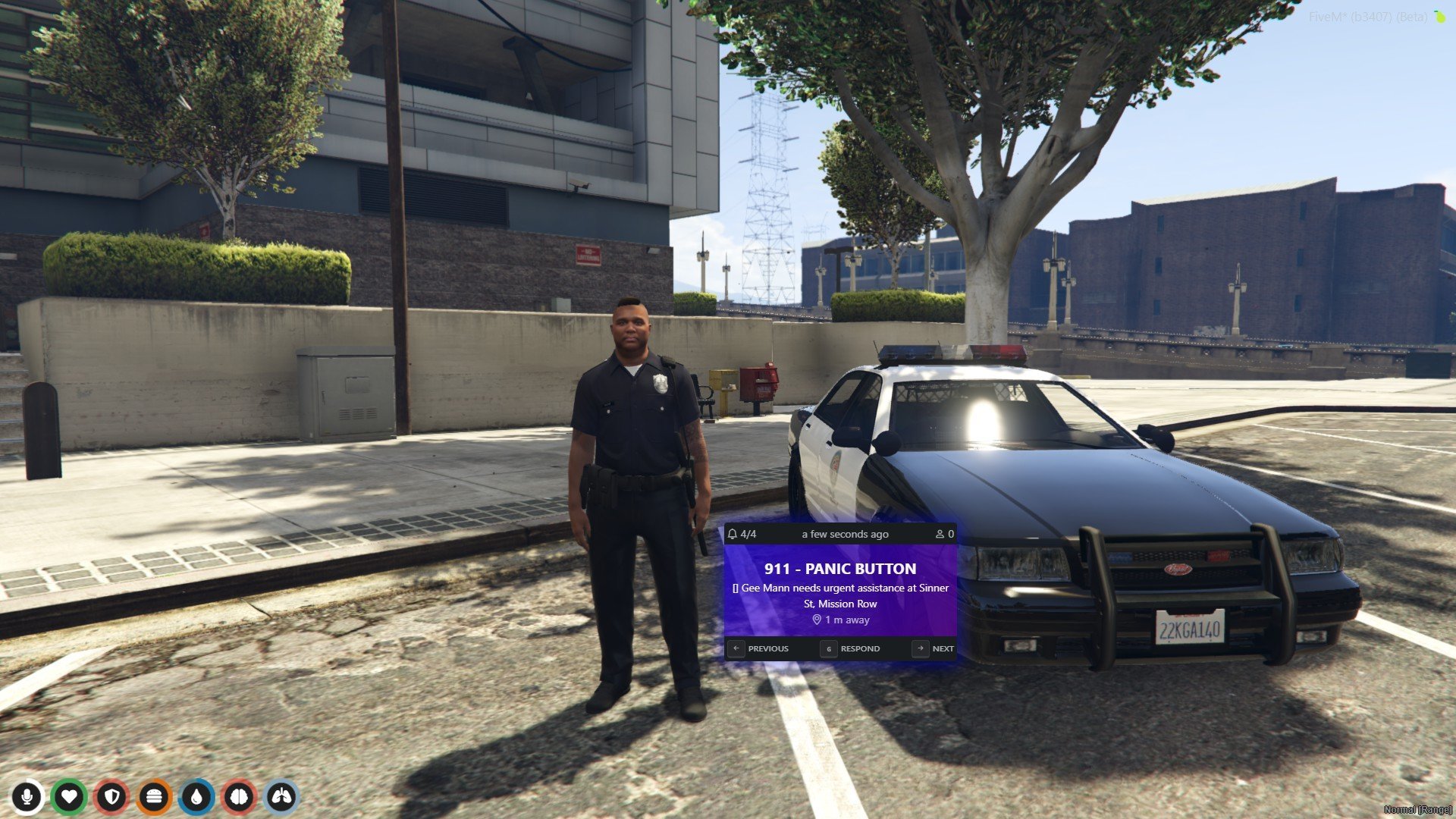Click the shield armor status icon
The image size is (1456, 819).
point(112,797)
